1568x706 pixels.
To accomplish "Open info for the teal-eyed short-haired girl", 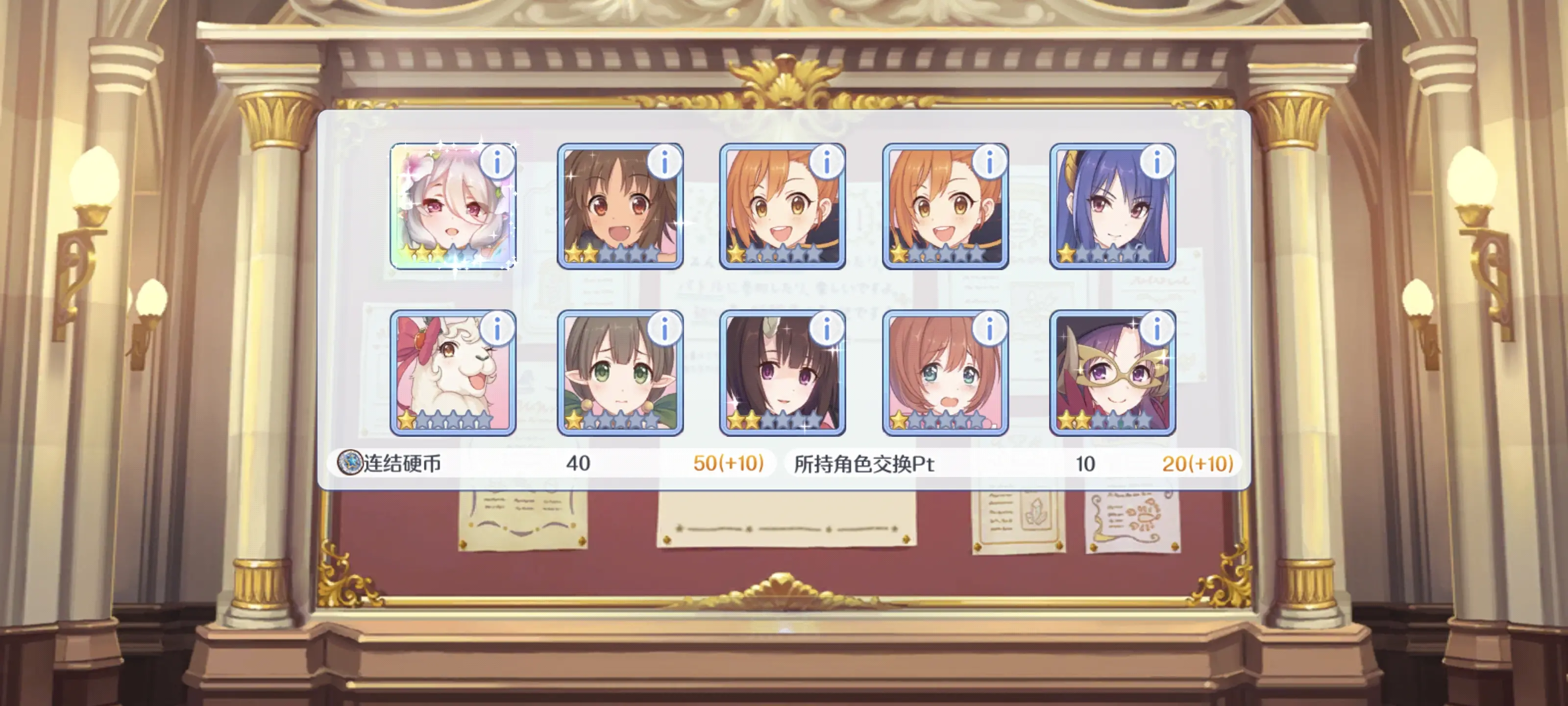I will pos(990,329).
